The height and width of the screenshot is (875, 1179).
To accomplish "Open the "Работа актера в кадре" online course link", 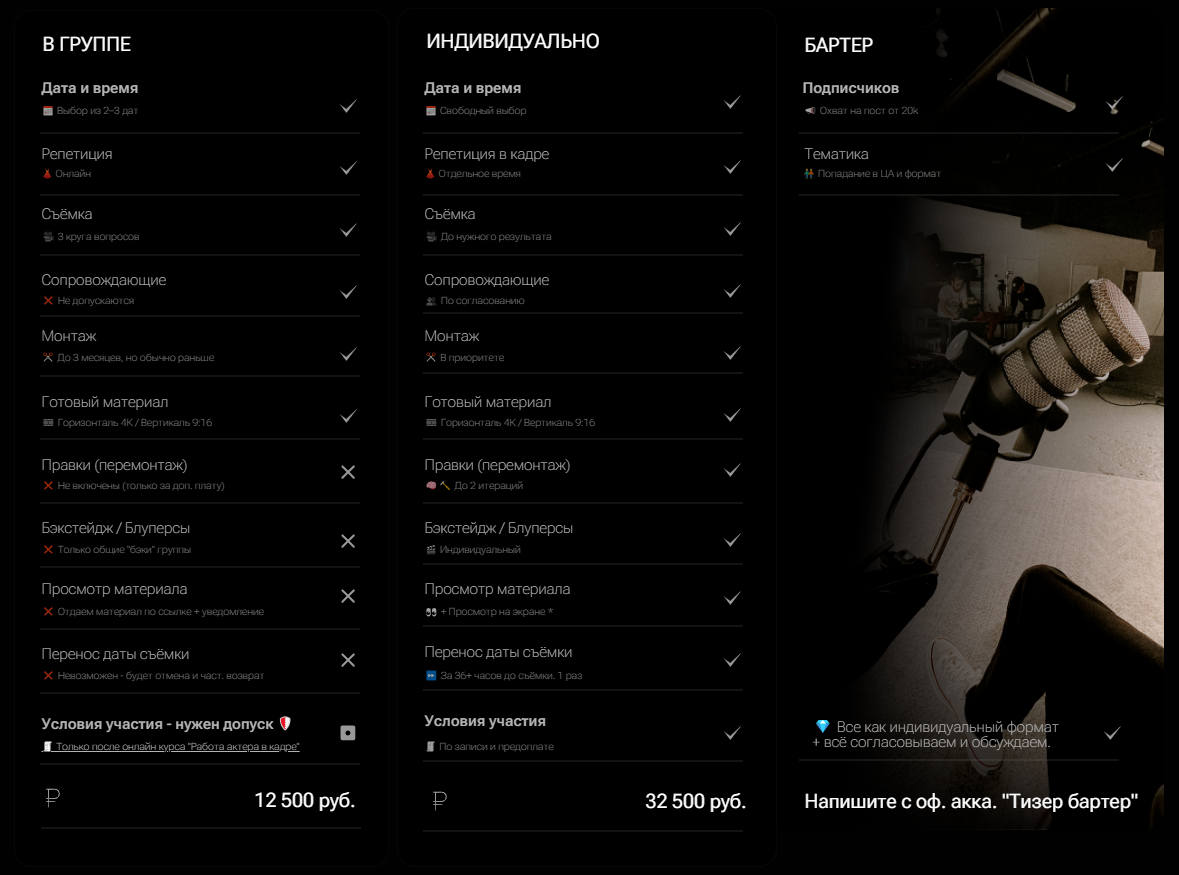I will (177, 747).
